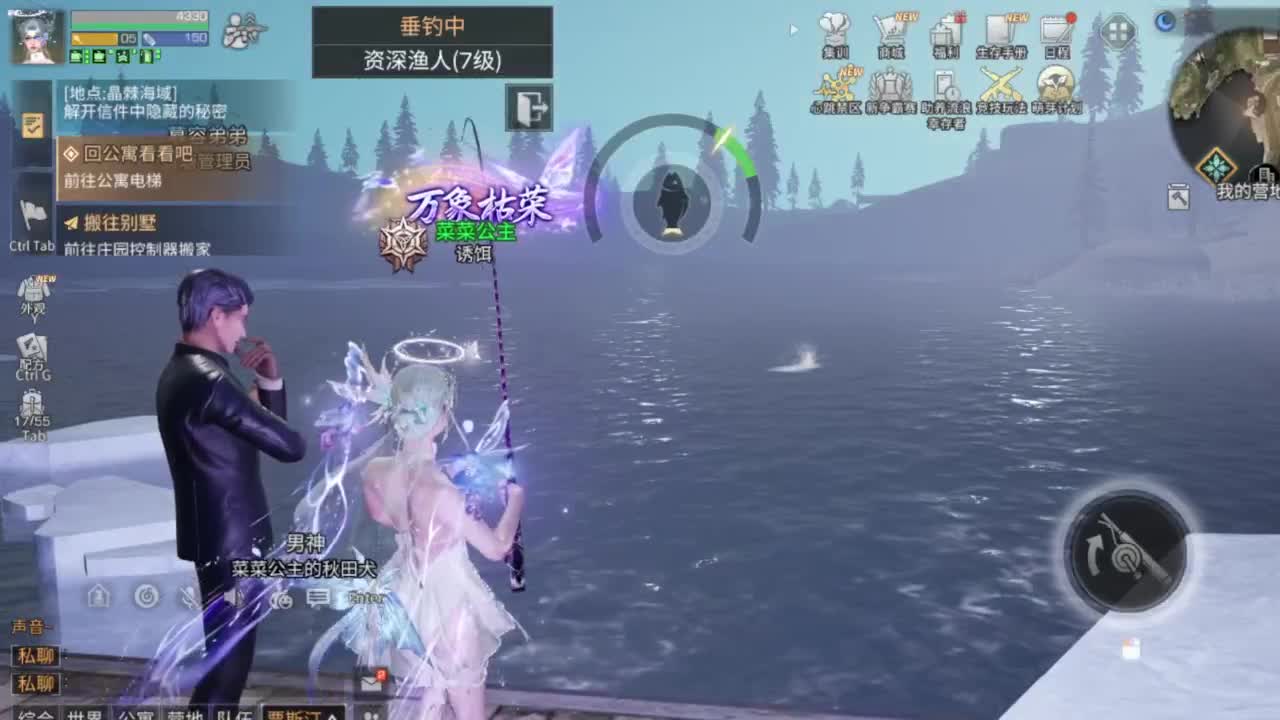The width and height of the screenshot is (1280, 720).
Task: Collapse the top icon row with small arrow
Action: 793,32
